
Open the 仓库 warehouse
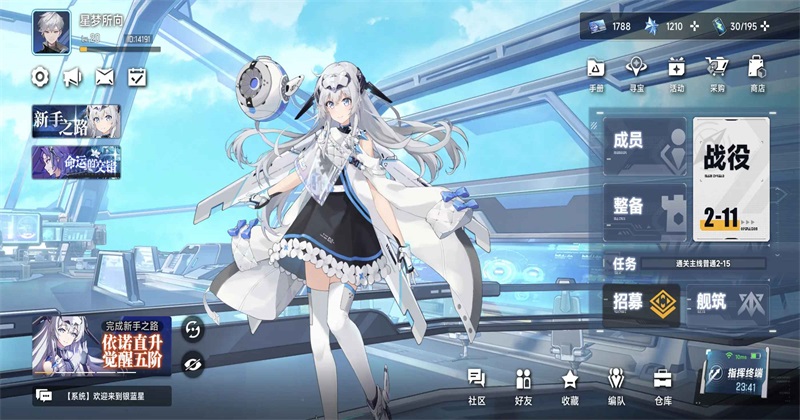click(x=663, y=383)
